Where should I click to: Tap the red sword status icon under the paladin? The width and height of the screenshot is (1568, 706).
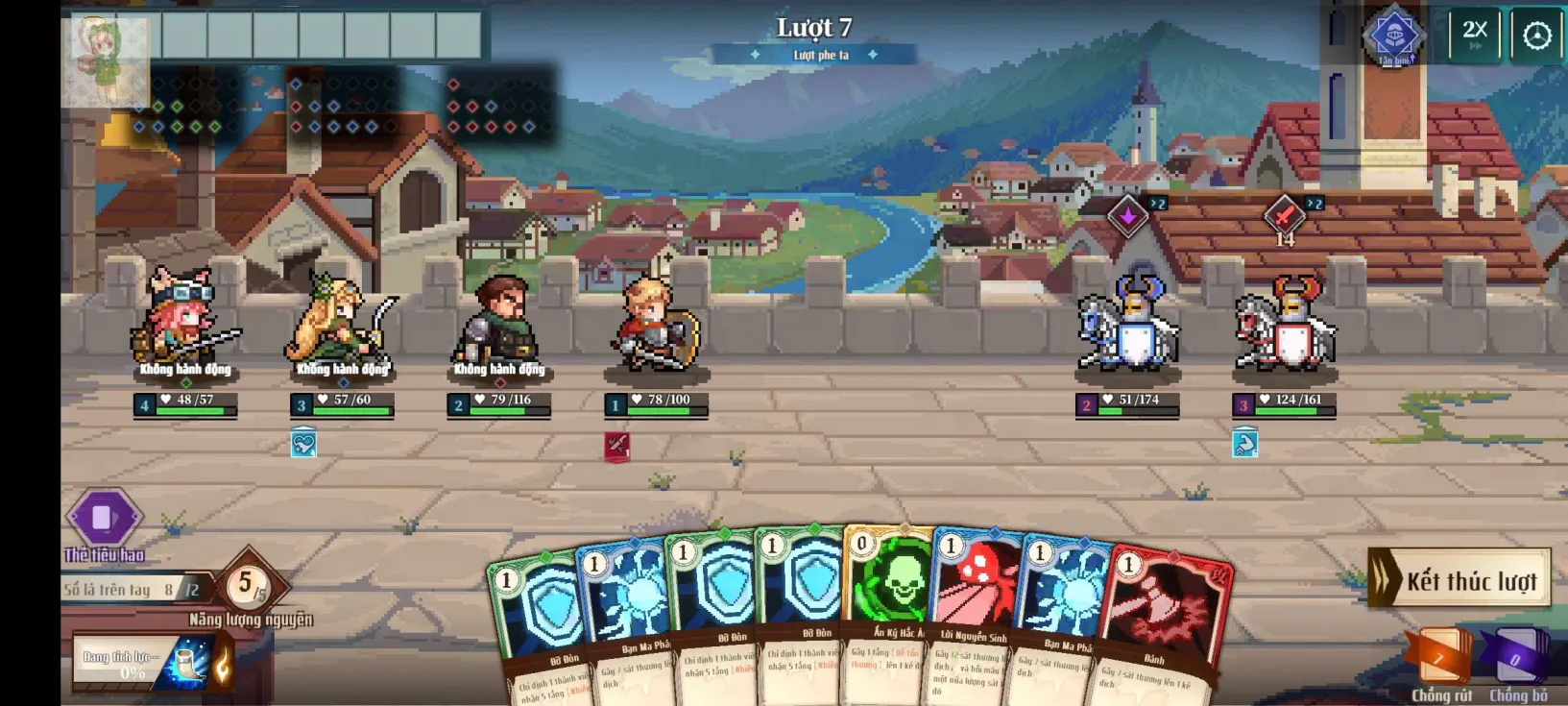point(617,444)
